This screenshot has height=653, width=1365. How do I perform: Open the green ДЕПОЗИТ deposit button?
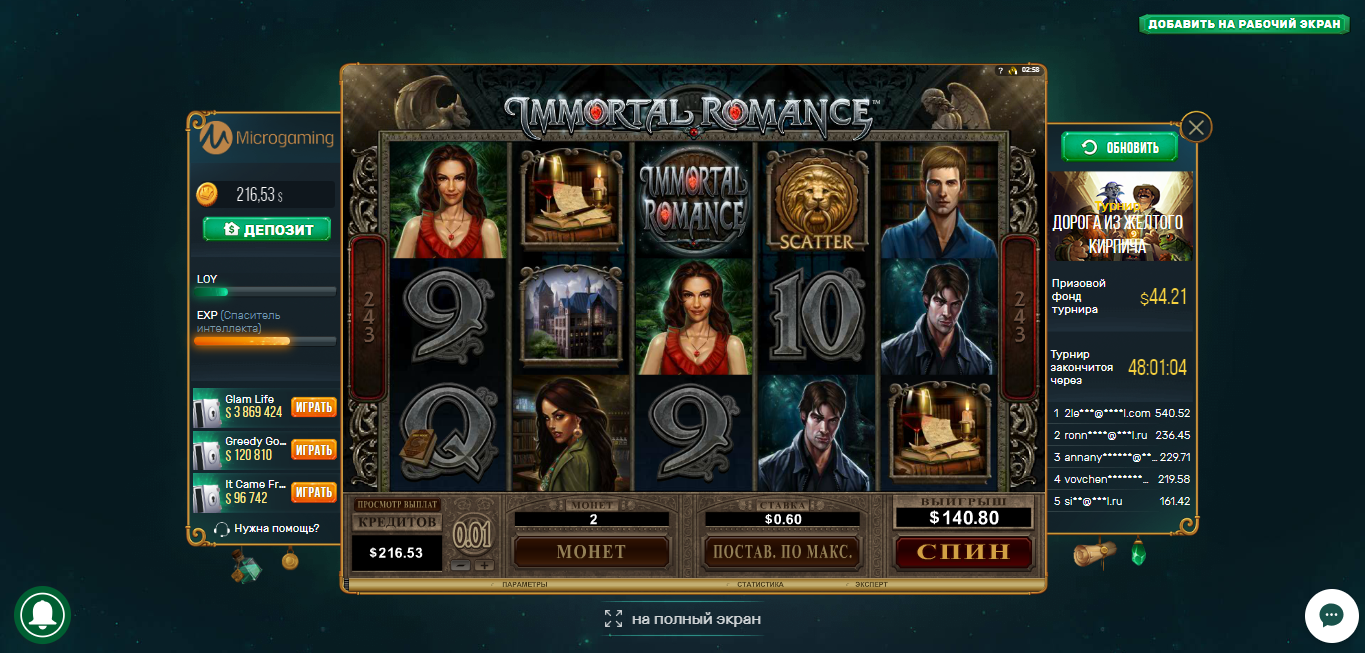(266, 230)
